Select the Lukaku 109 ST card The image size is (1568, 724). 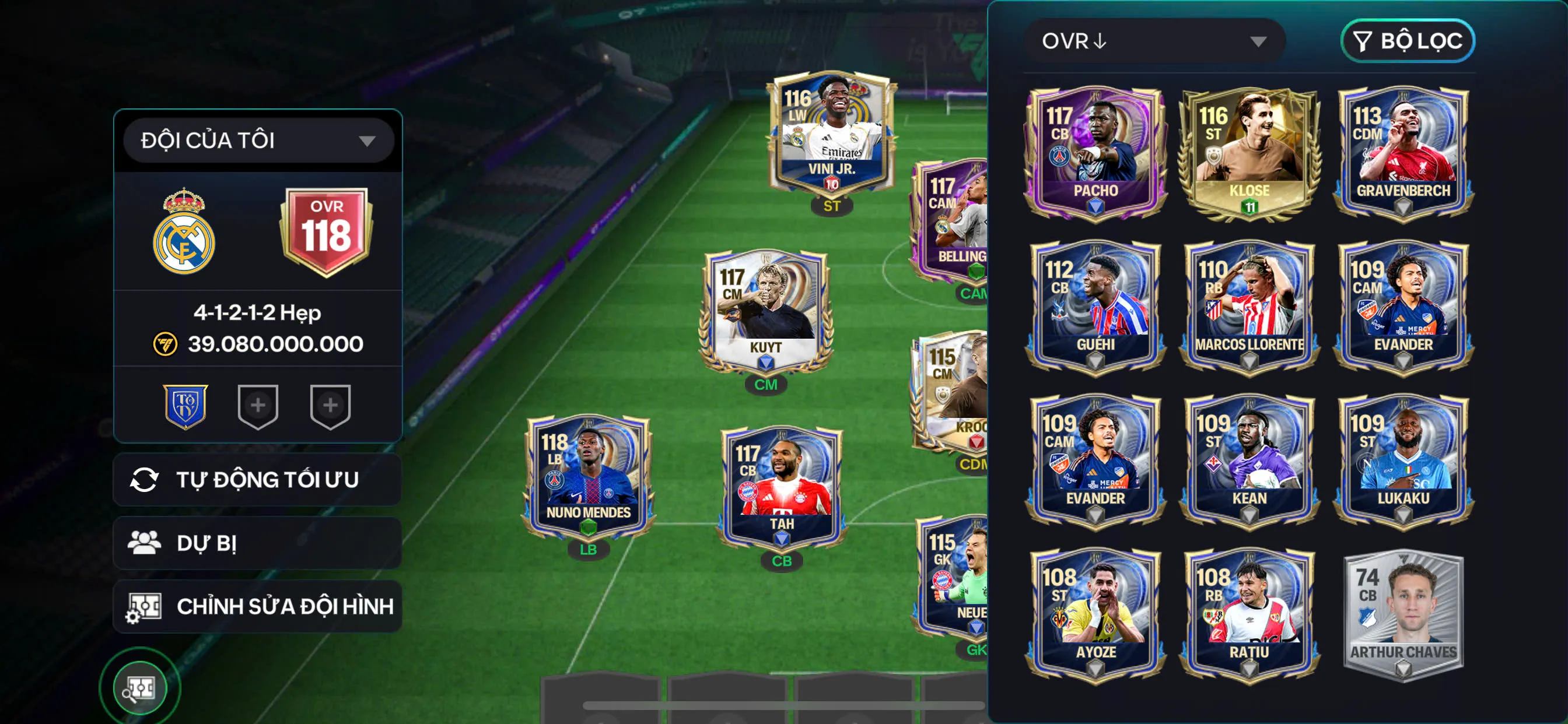pos(1403,460)
